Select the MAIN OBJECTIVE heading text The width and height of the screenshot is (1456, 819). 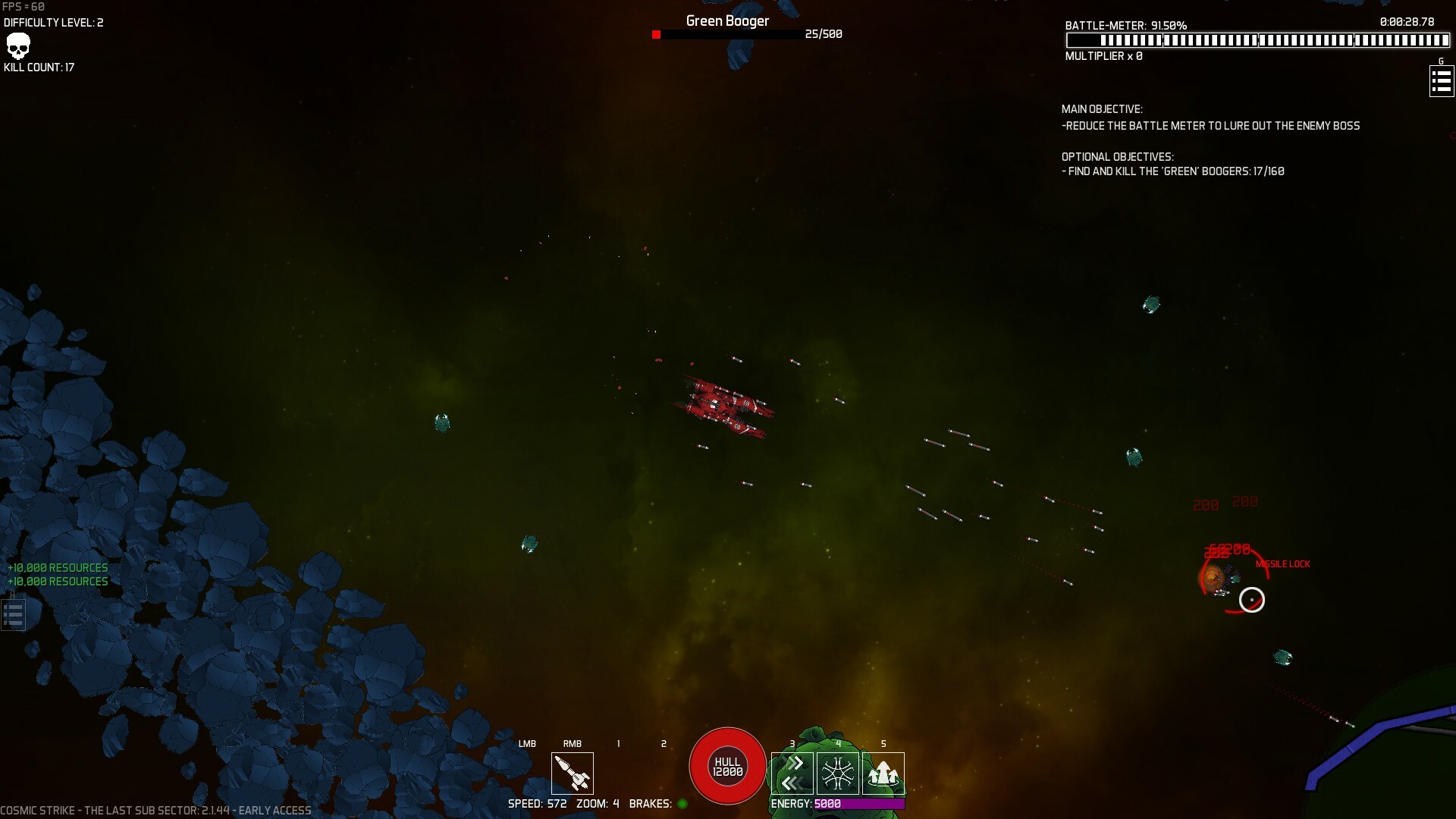[x=1102, y=109]
